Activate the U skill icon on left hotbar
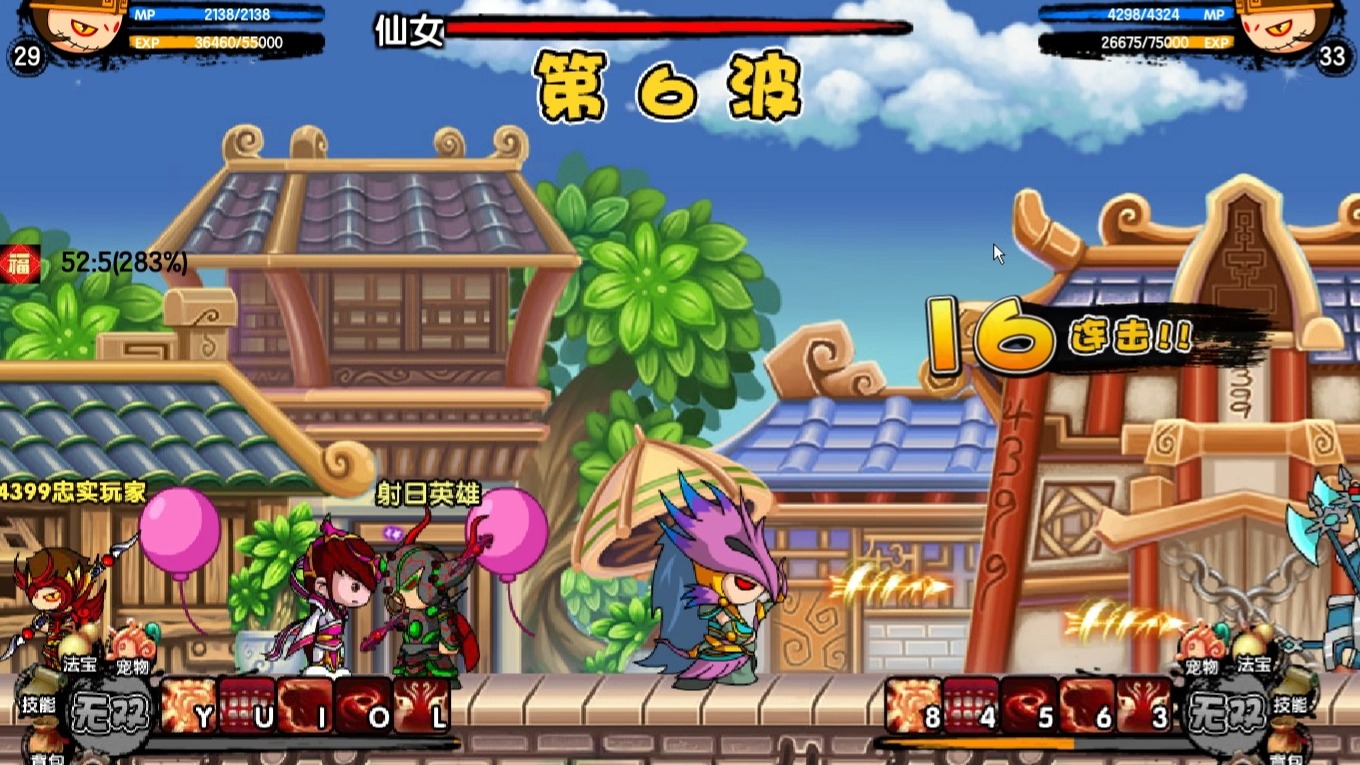The width and height of the screenshot is (1360, 765). 246,708
